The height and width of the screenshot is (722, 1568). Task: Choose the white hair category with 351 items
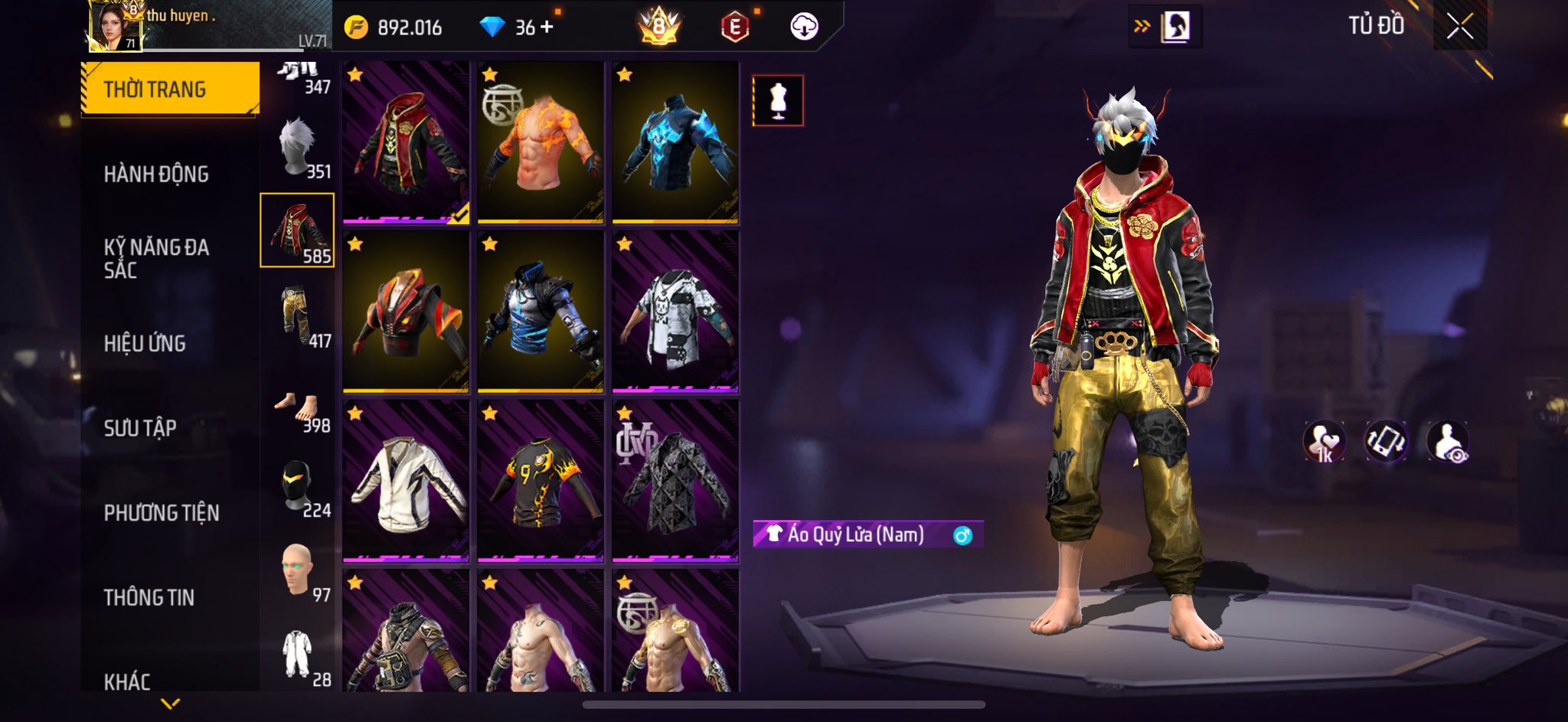click(x=298, y=149)
